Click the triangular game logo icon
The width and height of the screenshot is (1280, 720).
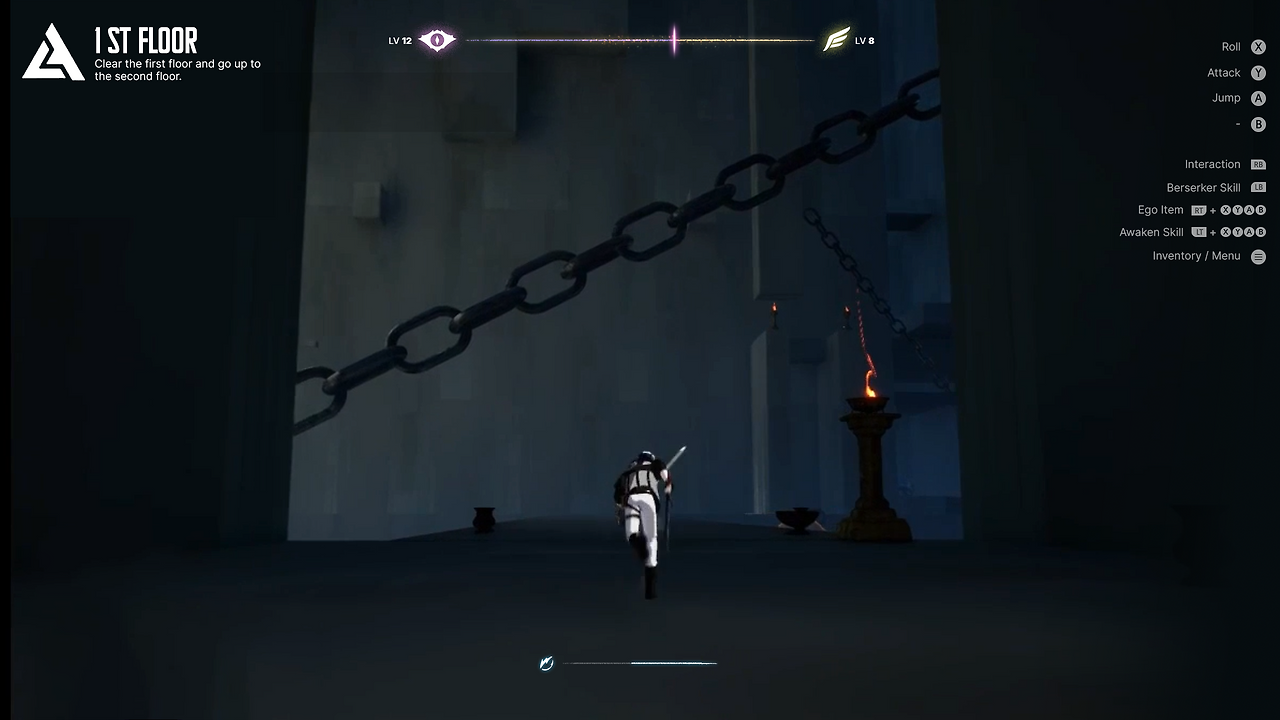coord(53,53)
